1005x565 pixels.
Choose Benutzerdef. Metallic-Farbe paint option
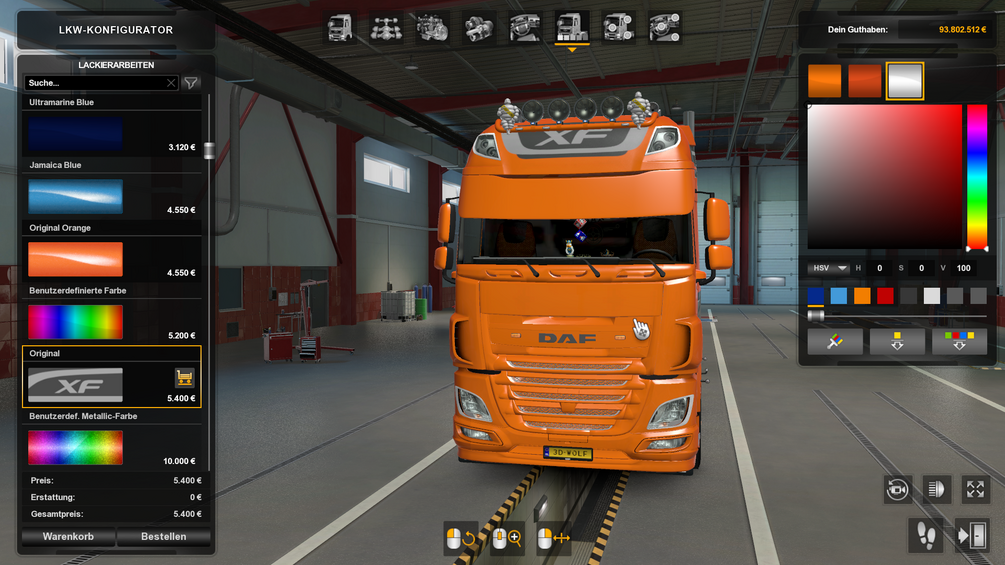pos(76,447)
